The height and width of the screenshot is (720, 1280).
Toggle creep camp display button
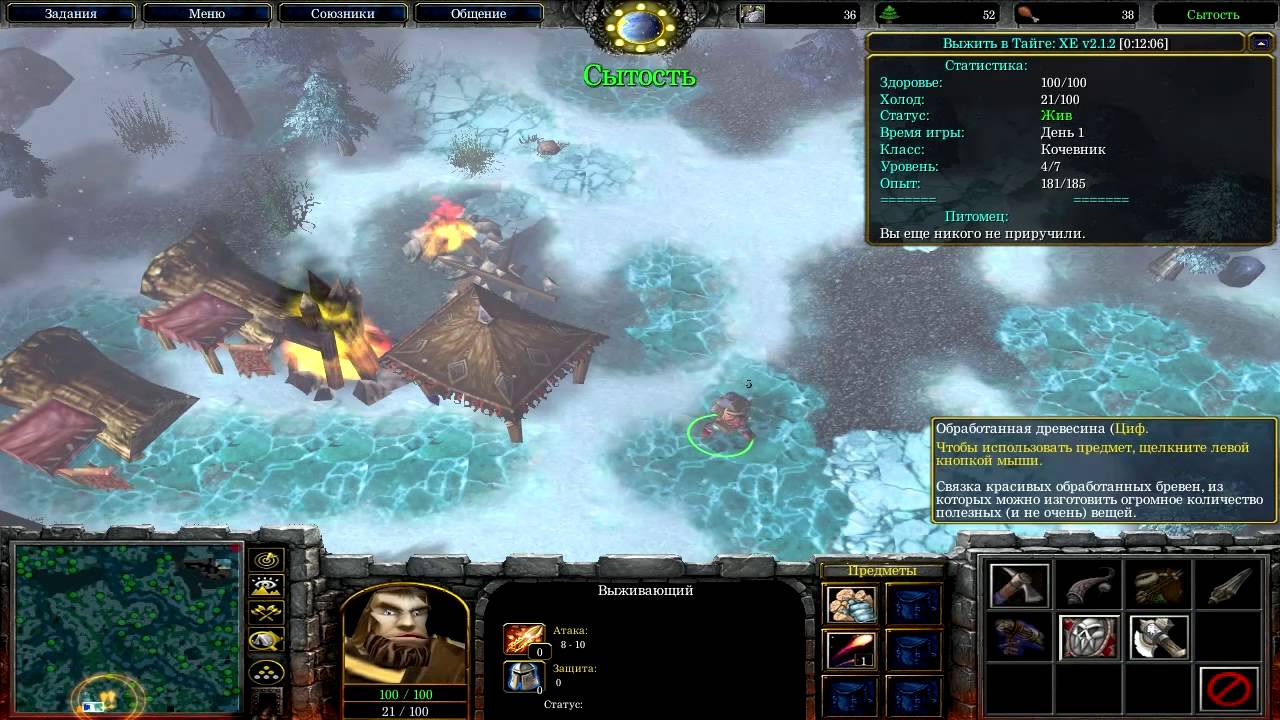pos(268,641)
